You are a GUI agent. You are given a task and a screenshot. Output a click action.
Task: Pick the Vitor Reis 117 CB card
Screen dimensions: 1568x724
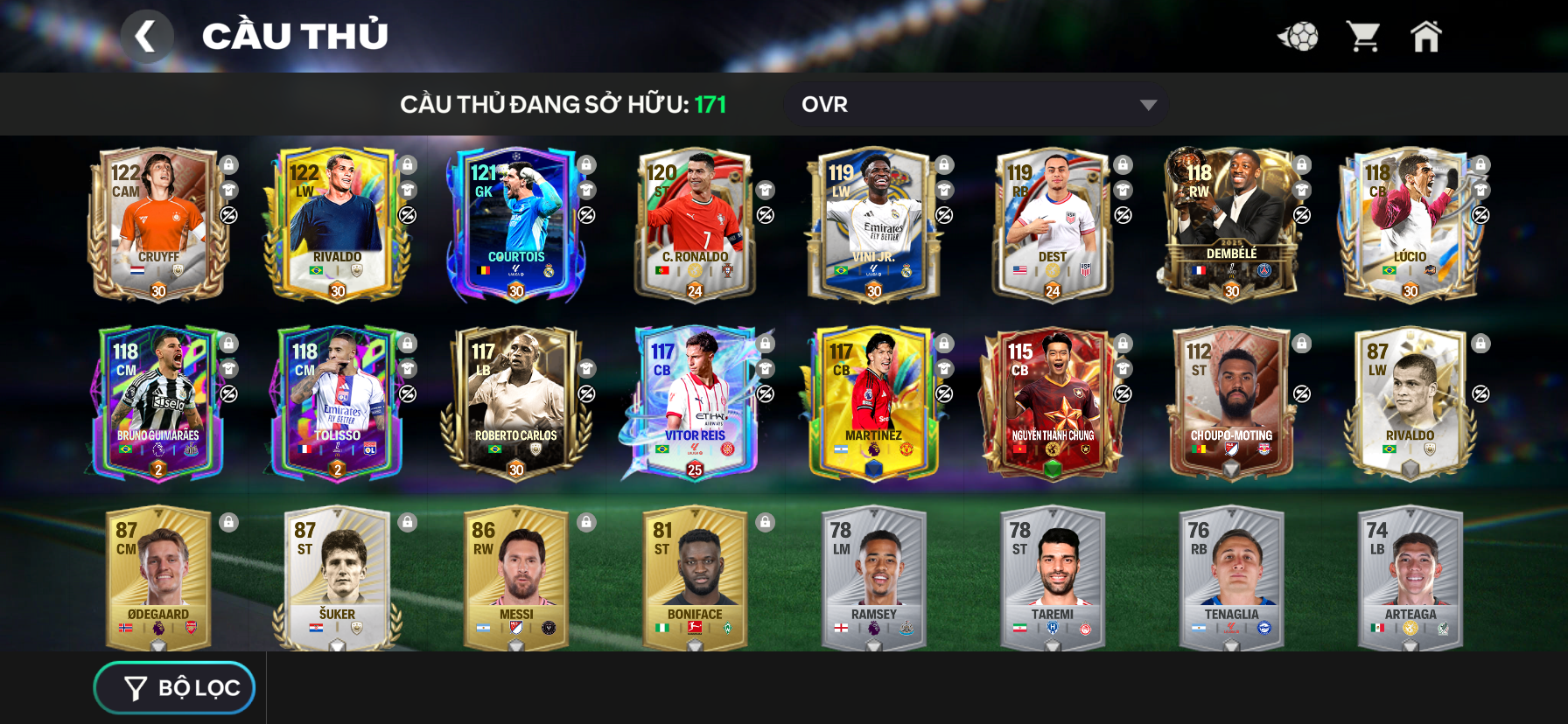[695, 403]
